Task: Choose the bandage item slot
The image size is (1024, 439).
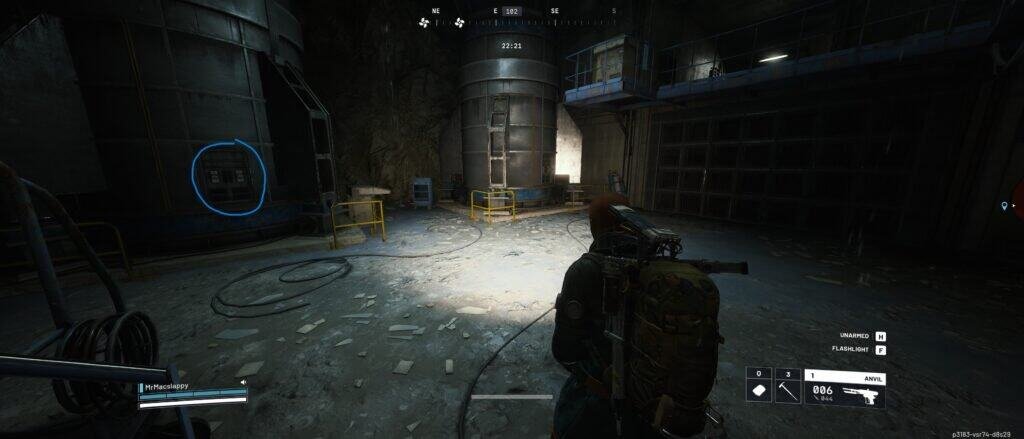Action: [x=758, y=386]
